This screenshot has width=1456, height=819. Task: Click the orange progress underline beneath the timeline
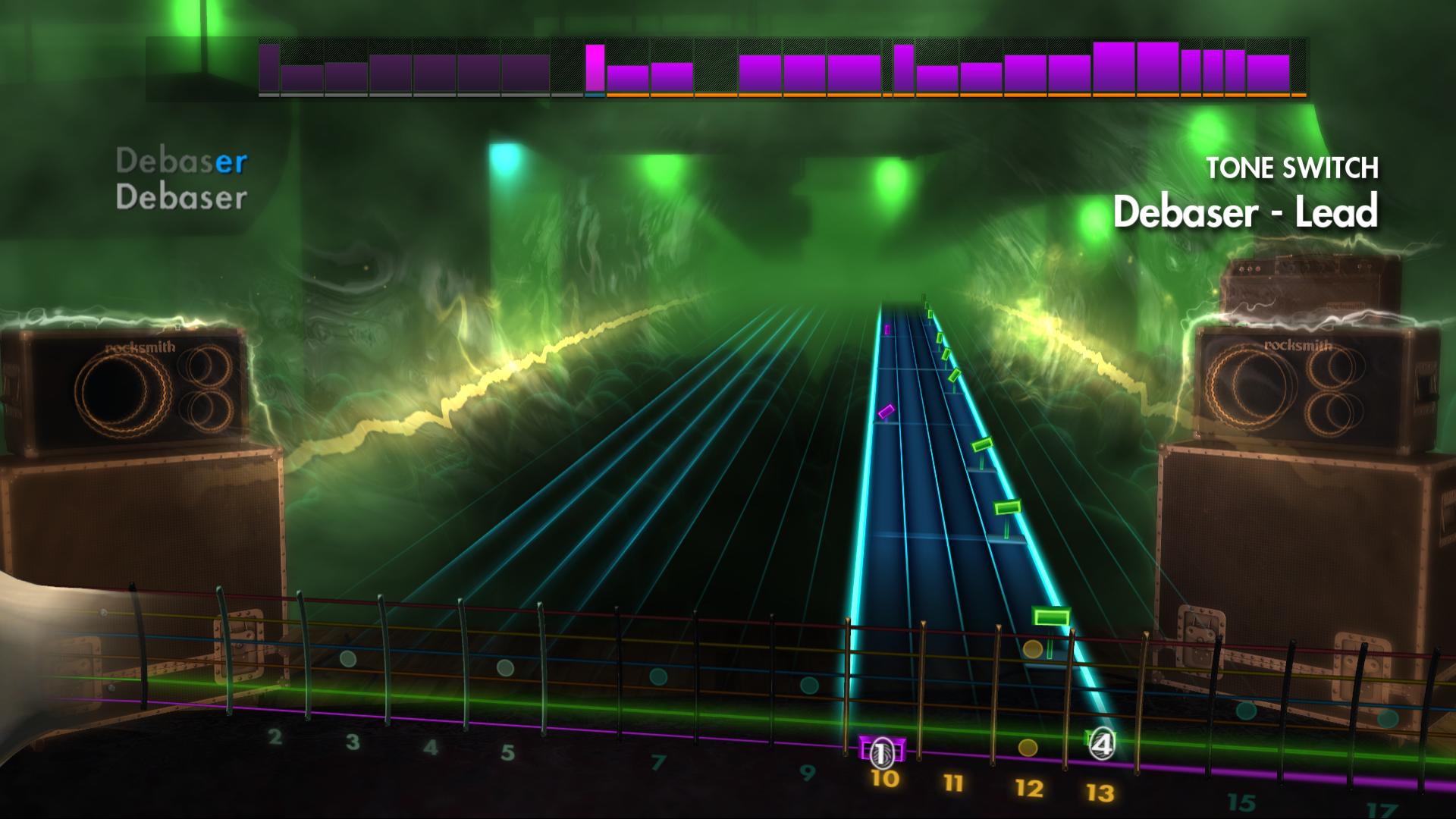(948, 96)
